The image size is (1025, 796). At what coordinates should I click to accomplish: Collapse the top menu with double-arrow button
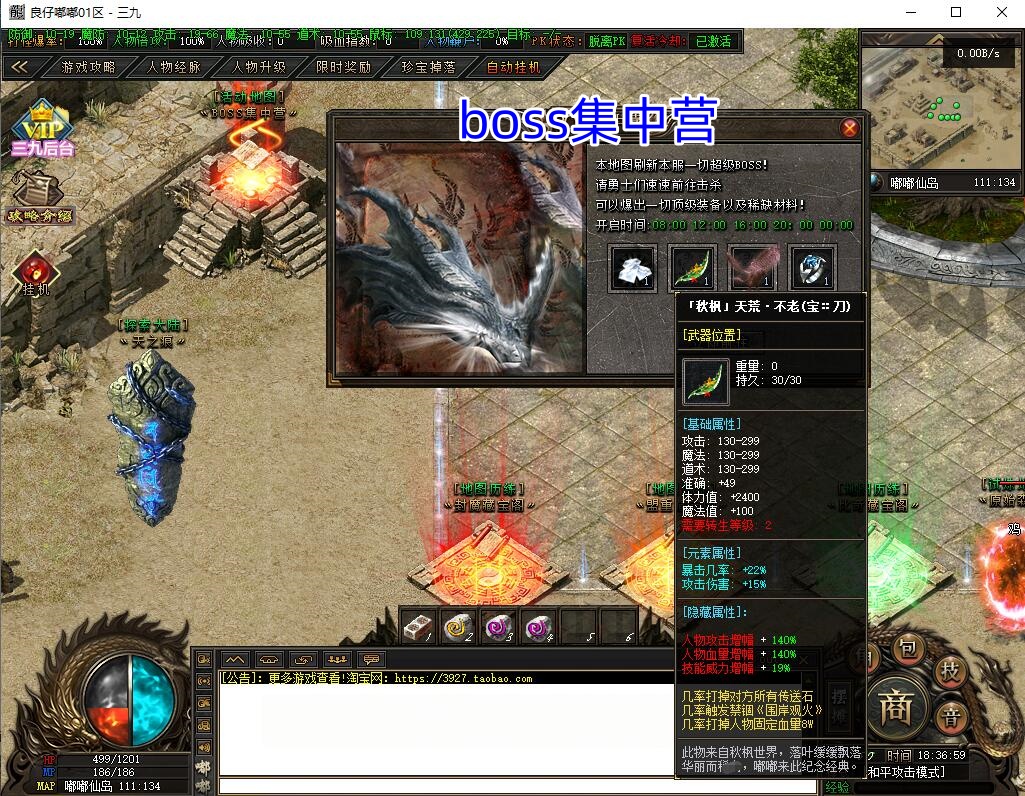(20, 67)
